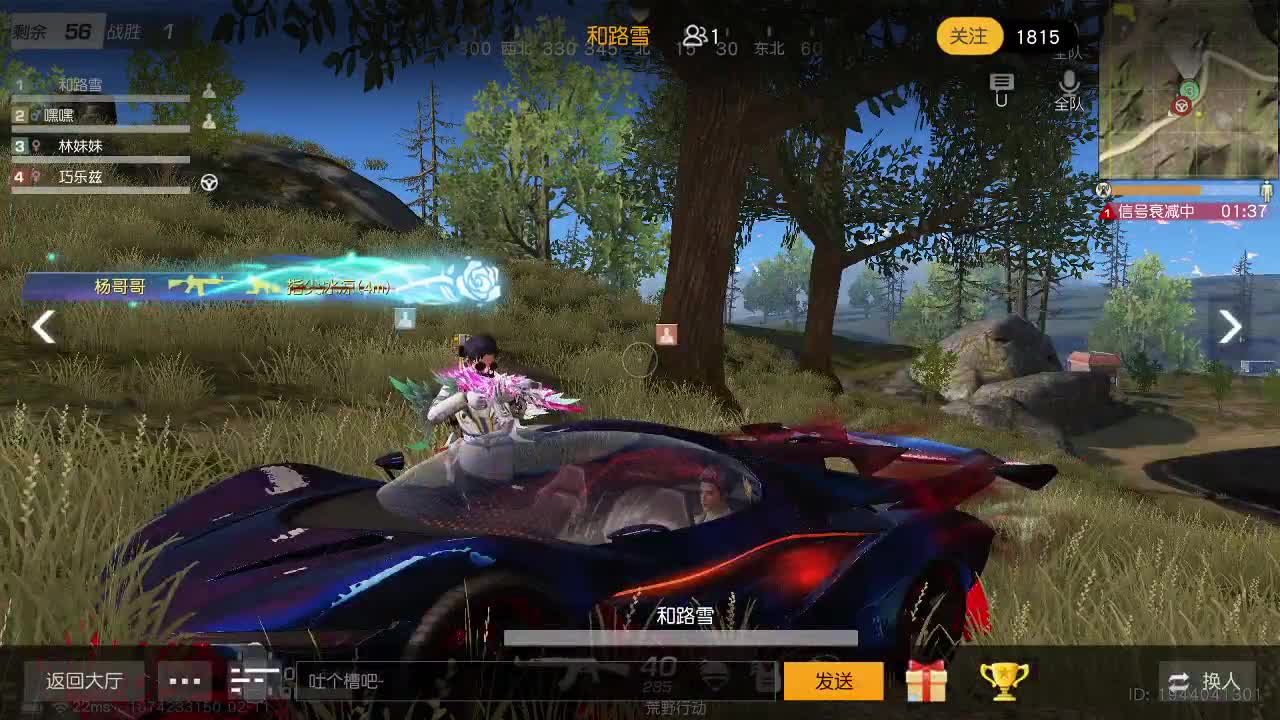1280x720 pixels.
Task: Open the danmaku comment settings icon
Action: (x=1001, y=90)
